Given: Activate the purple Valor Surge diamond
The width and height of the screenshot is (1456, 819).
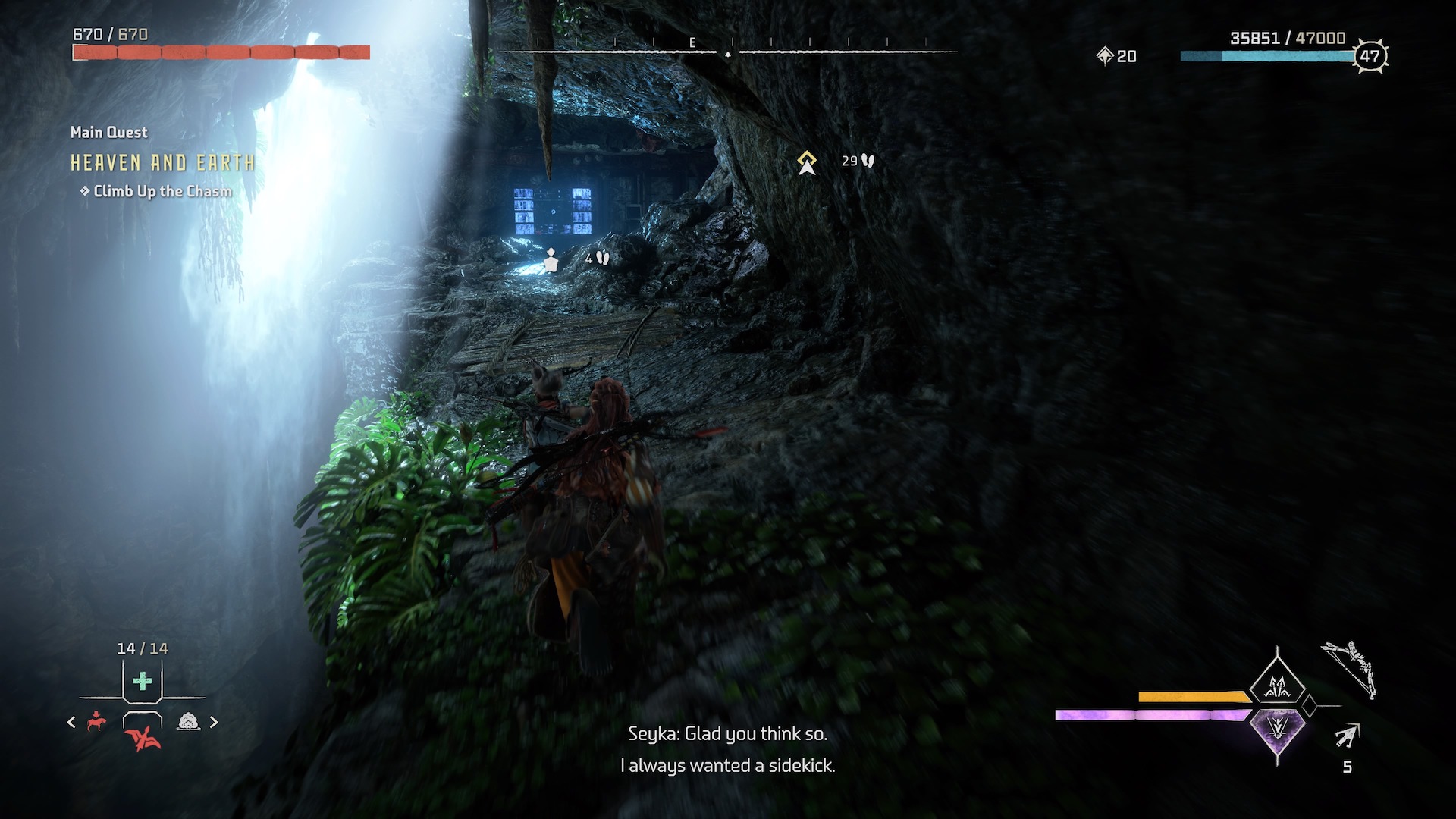Looking at the screenshot, I should [1278, 728].
